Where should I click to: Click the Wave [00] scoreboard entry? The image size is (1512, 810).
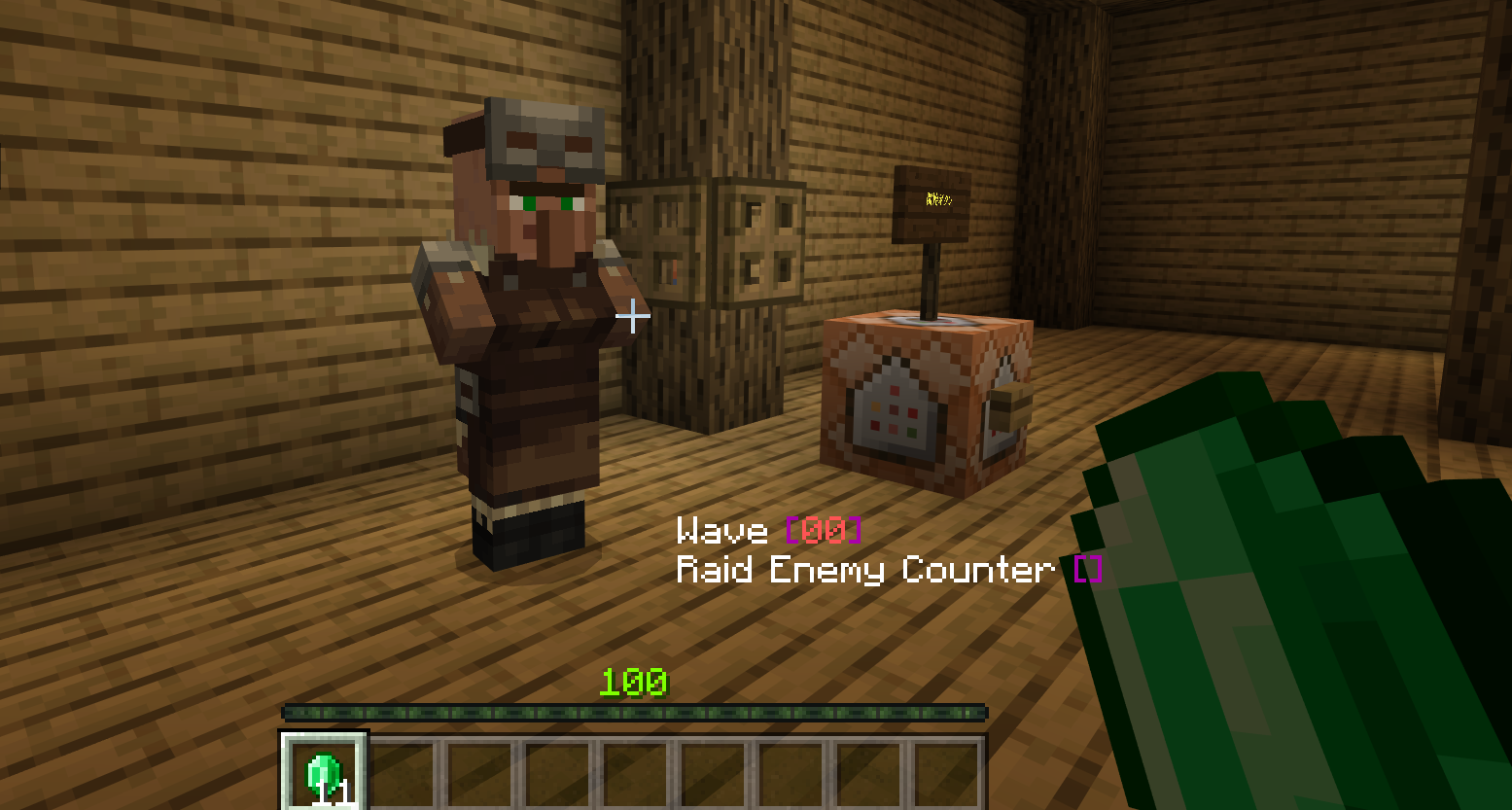(768, 531)
